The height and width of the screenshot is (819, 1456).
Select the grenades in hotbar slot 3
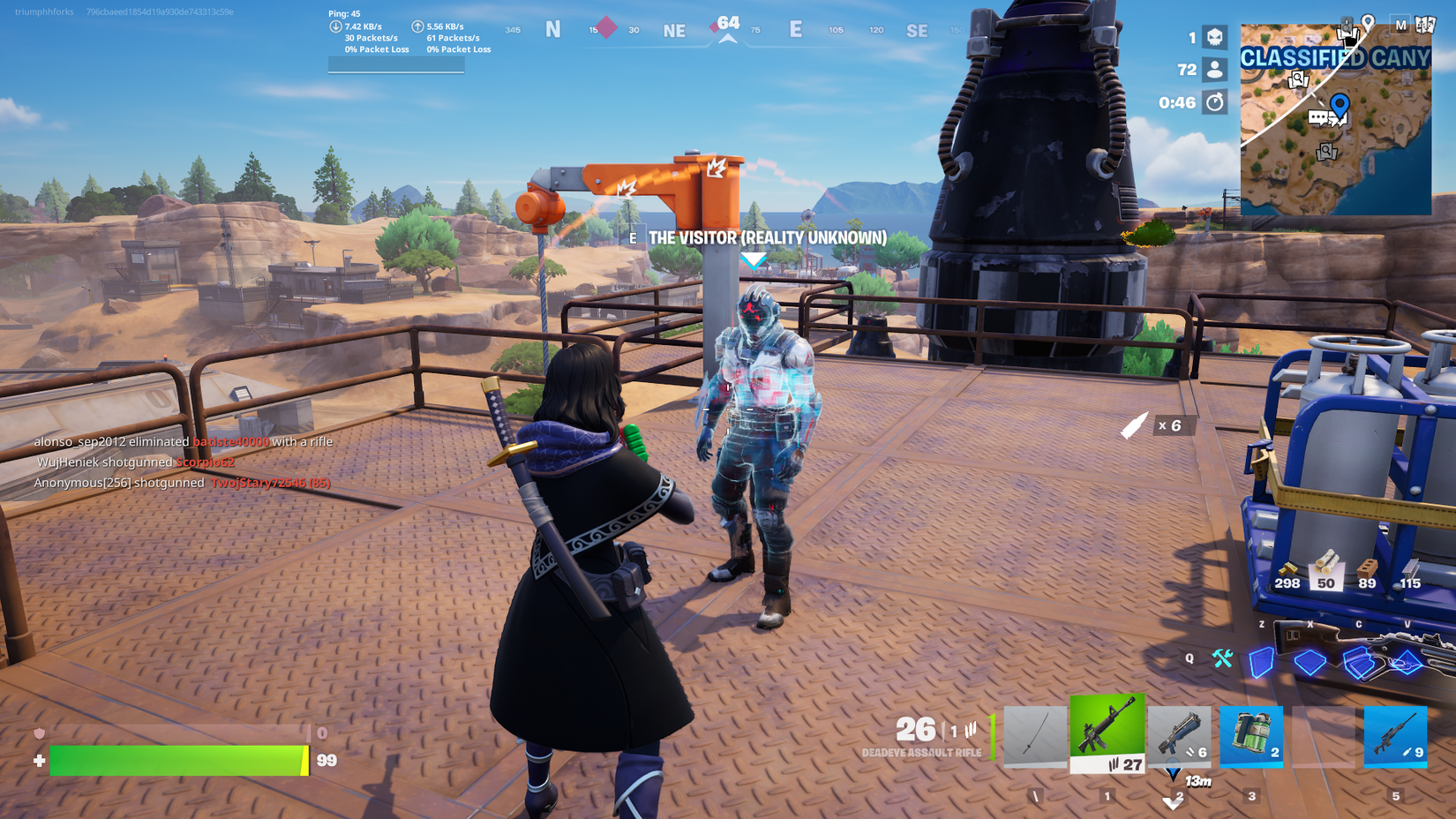coord(1251,737)
